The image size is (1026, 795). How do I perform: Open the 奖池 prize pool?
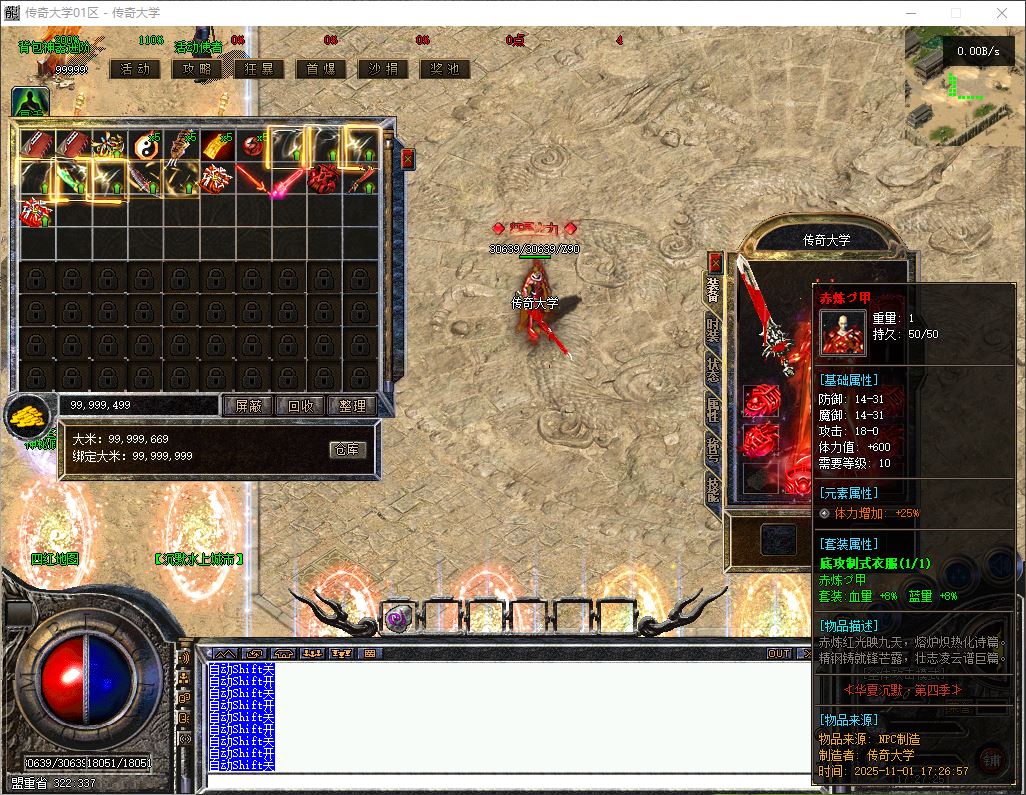(x=445, y=69)
